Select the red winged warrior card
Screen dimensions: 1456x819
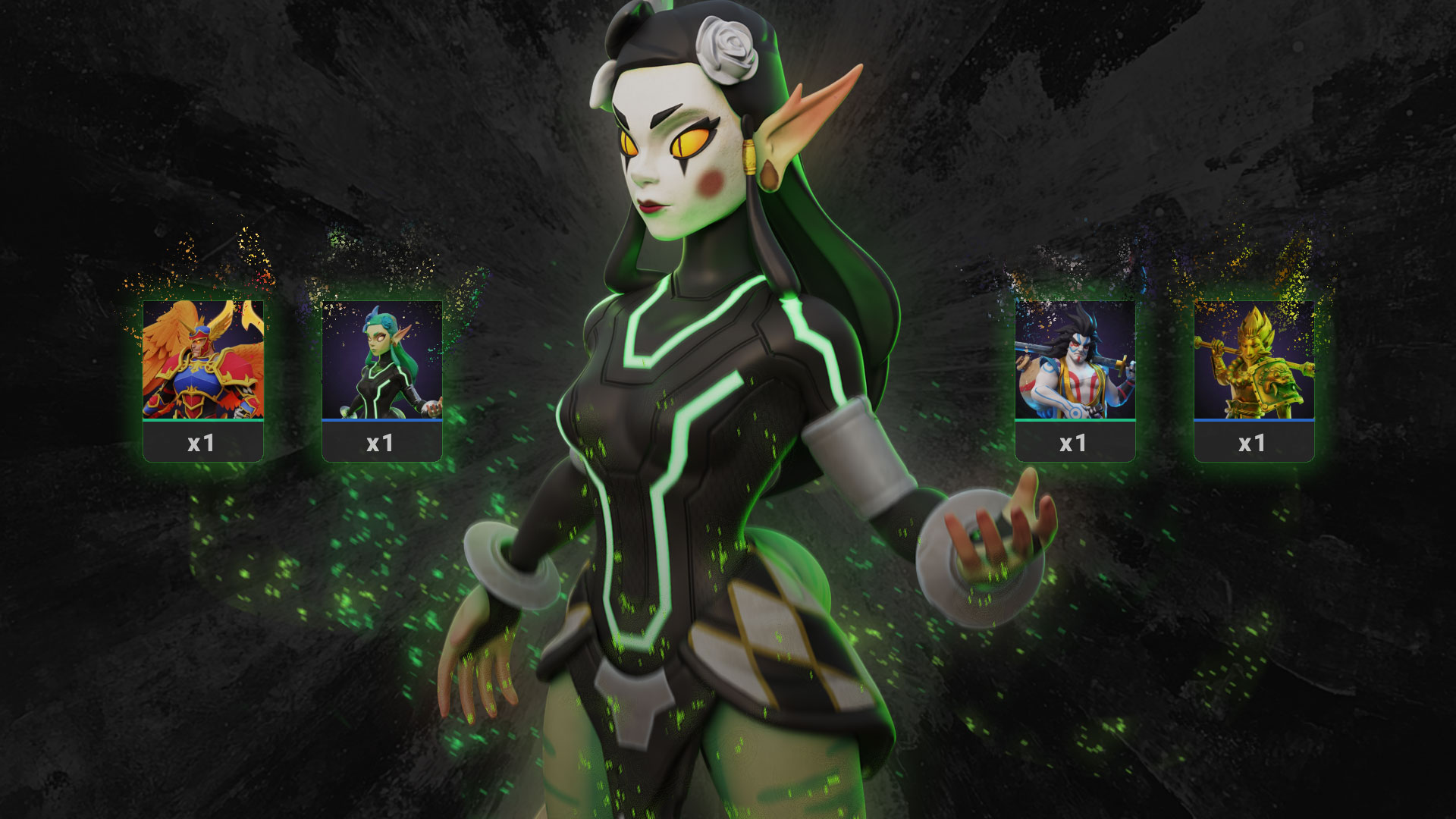pos(203,379)
